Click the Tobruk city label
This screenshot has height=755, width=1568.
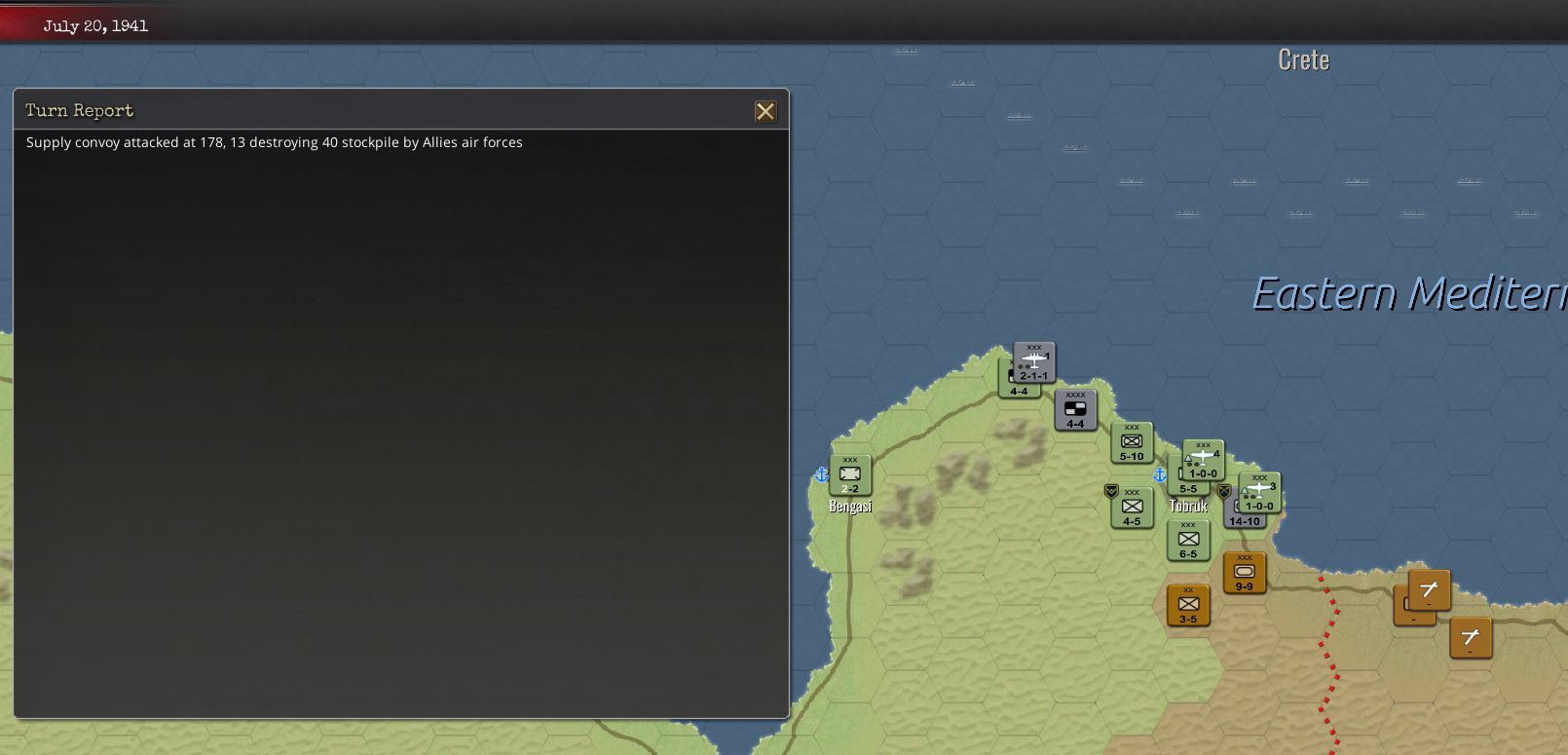click(1188, 507)
